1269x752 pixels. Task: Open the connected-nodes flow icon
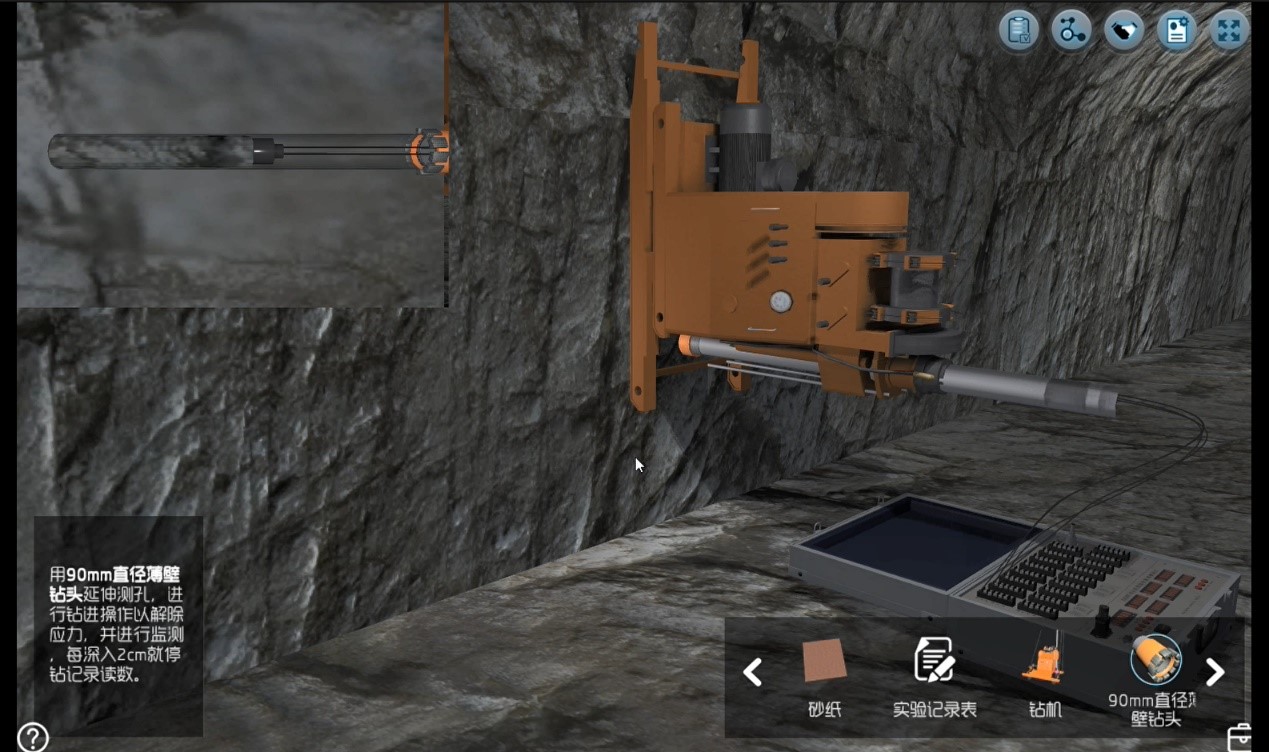tap(1072, 31)
